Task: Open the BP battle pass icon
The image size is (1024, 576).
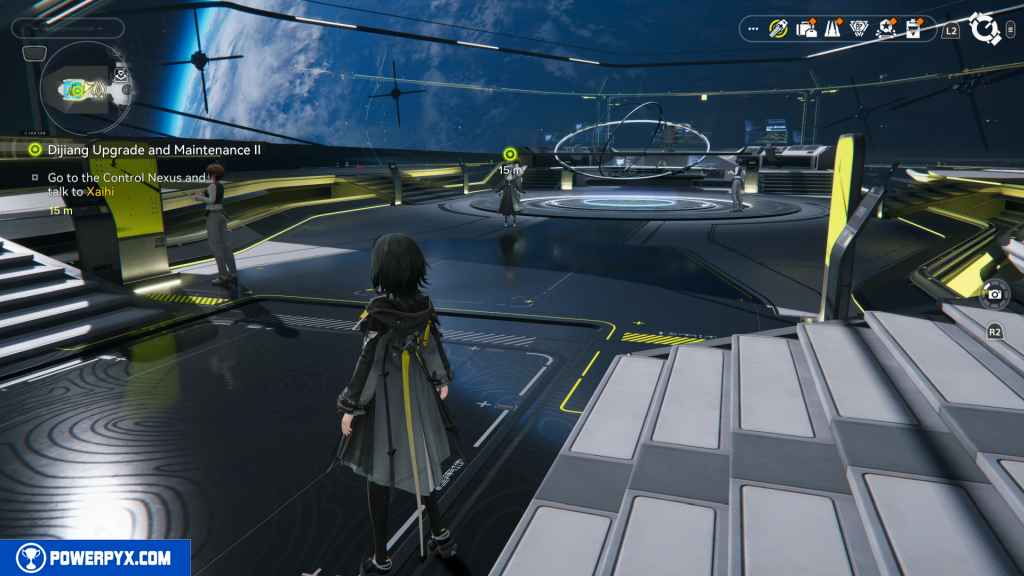Action: click(x=859, y=29)
